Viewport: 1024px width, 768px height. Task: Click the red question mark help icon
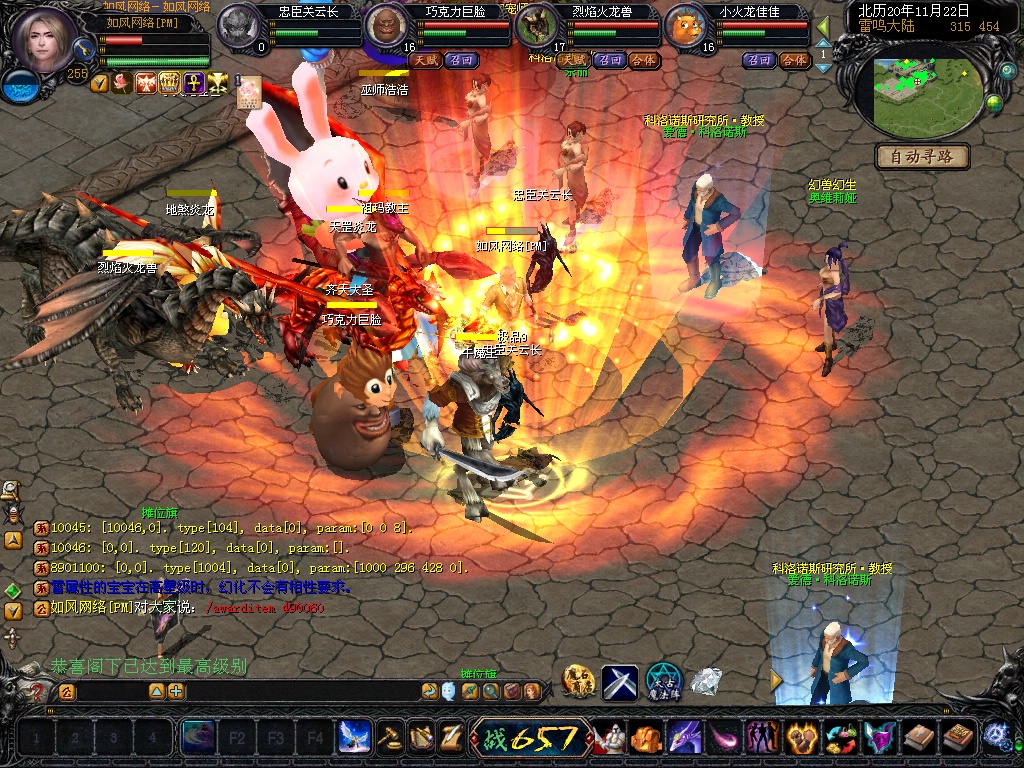(x=38, y=691)
